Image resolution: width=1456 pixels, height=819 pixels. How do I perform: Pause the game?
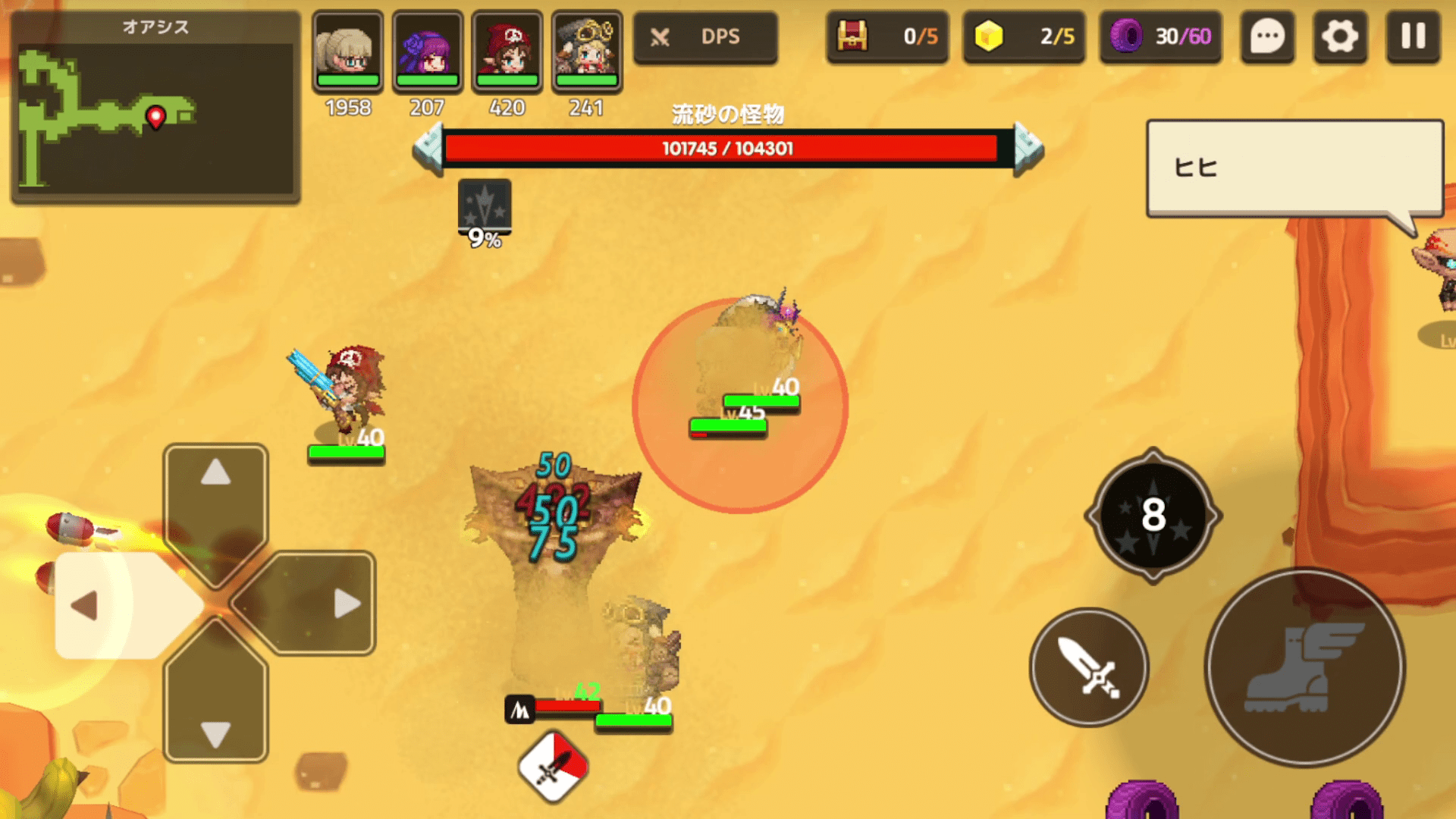(x=1413, y=36)
